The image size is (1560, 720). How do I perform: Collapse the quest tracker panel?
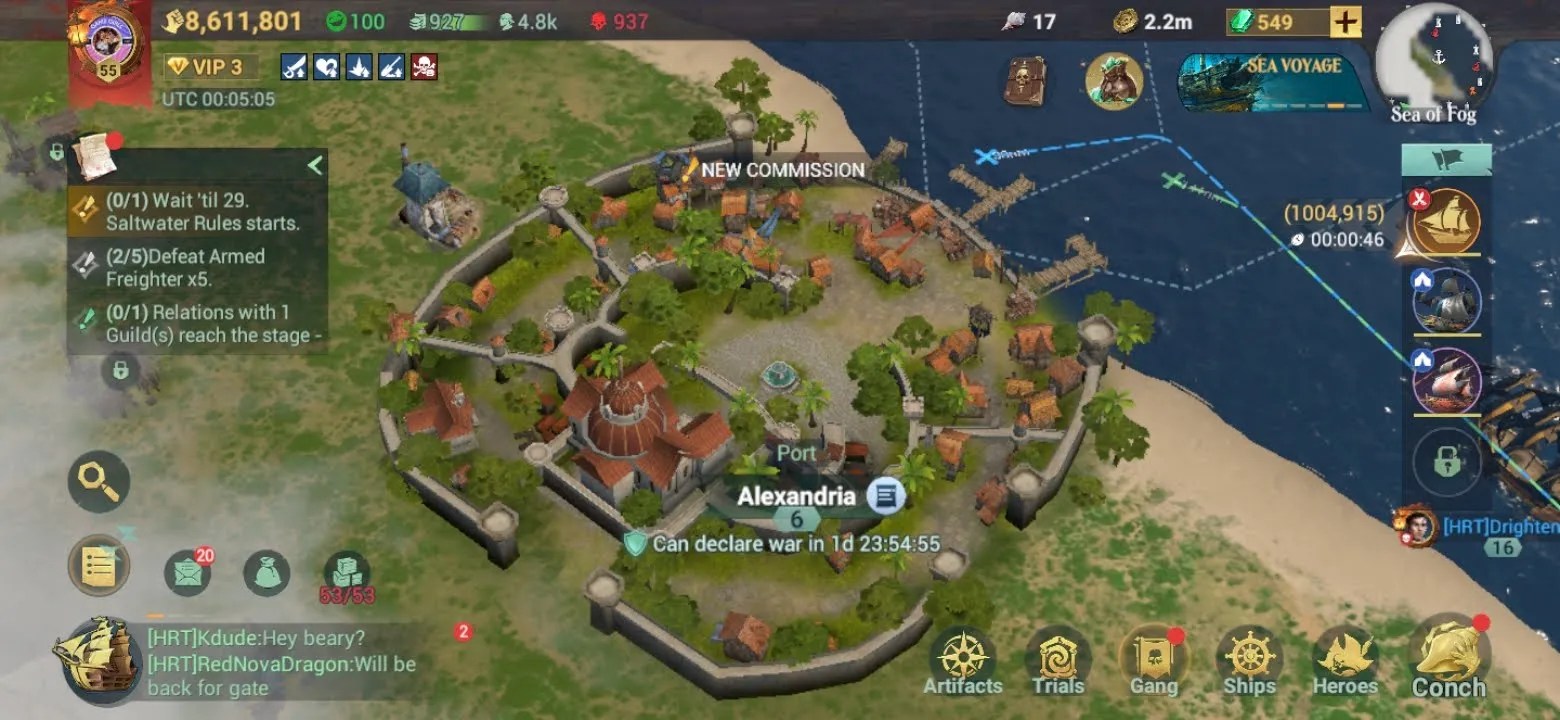[x=315, y=165]
